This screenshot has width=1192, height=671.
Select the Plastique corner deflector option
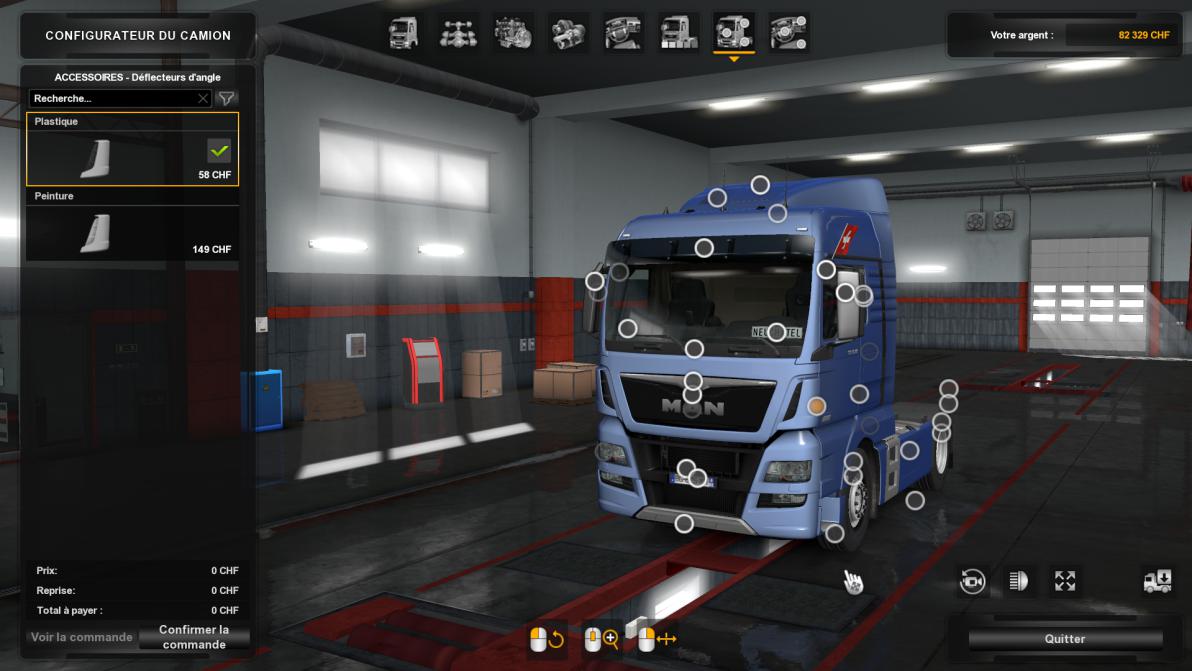coord(132,150)
